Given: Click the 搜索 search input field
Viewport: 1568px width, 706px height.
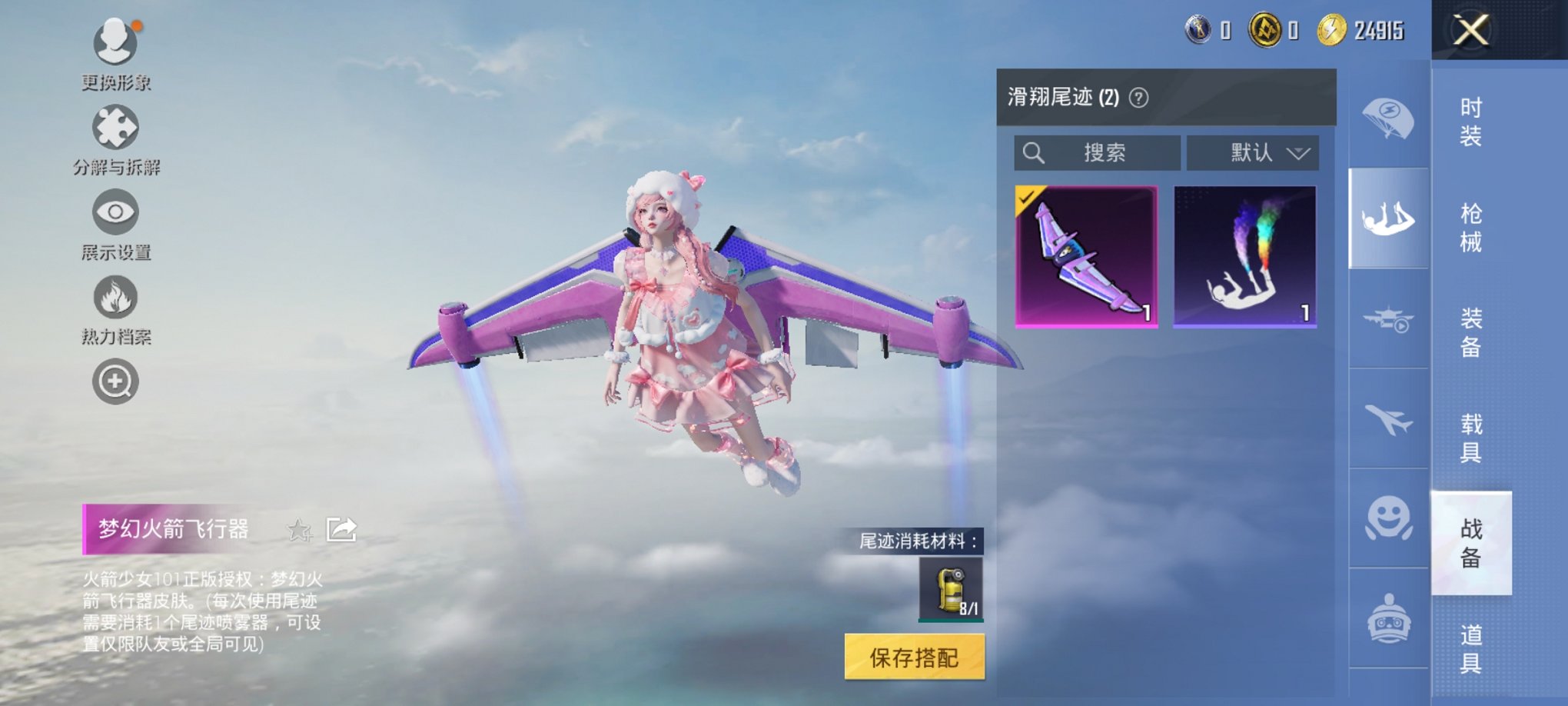Looking at the screenshot, I should [1099, 153].
